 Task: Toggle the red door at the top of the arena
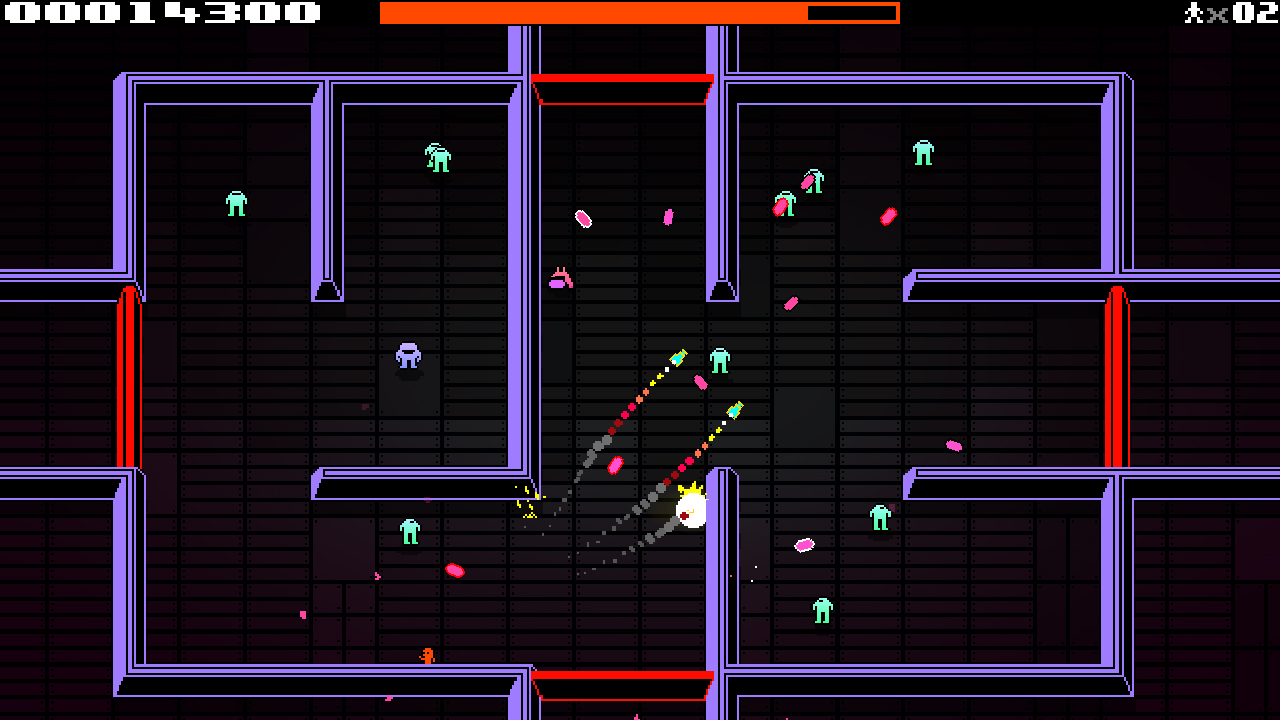click(624, 86)
